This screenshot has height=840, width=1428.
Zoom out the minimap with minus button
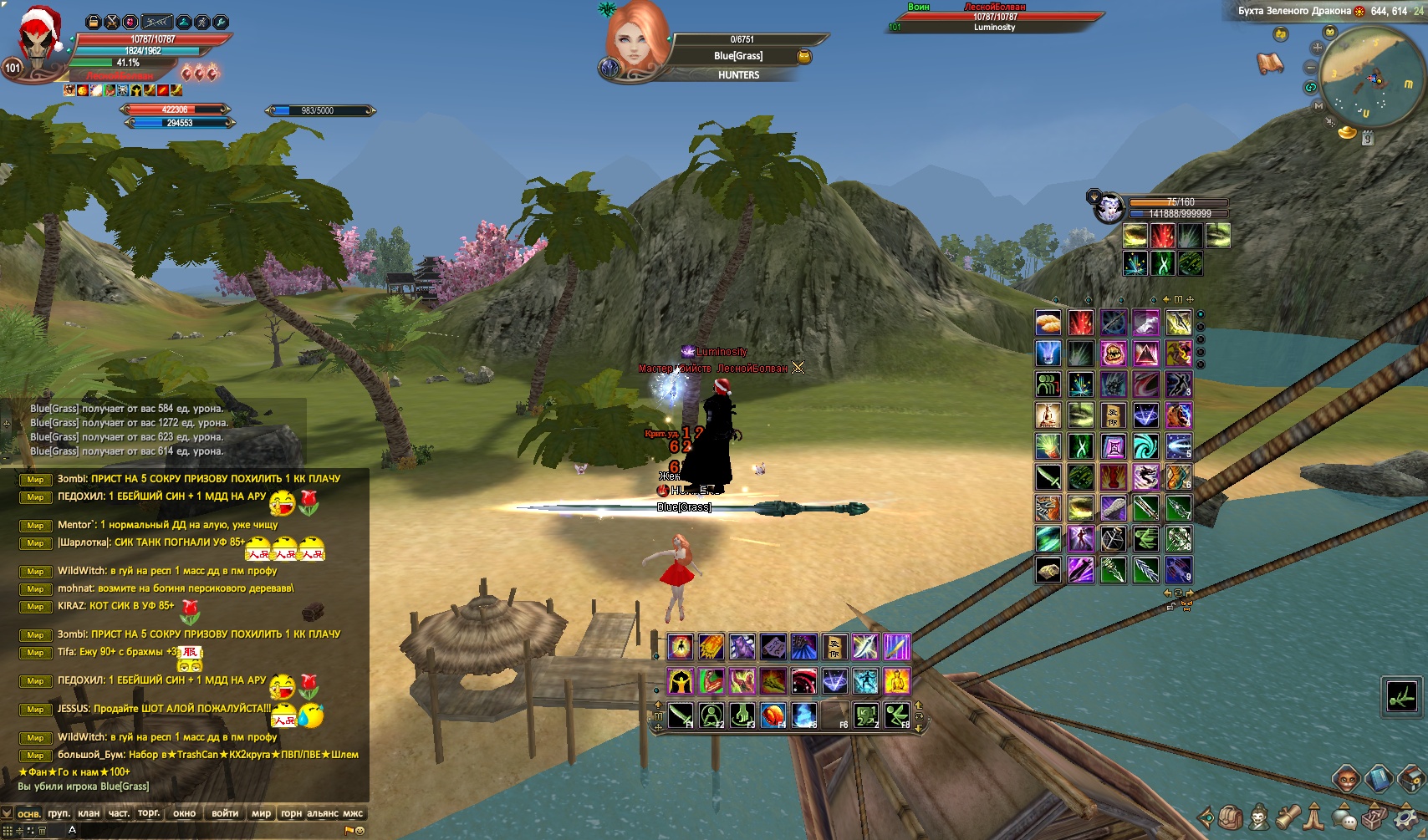pos(1310,67)
